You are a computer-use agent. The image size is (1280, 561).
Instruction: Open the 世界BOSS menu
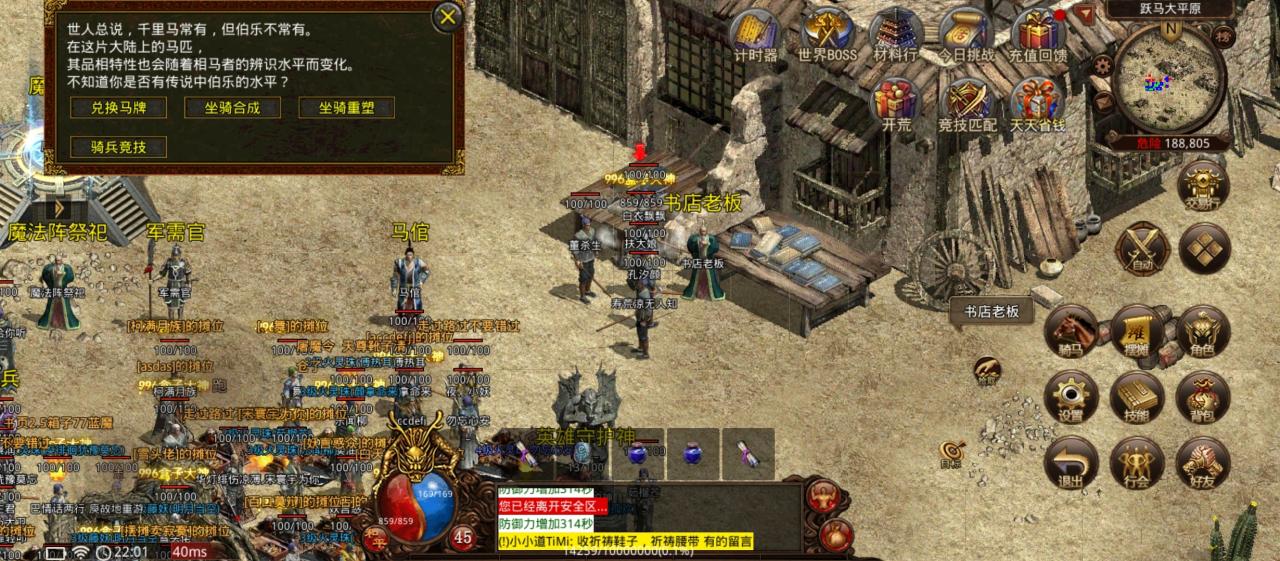pyautogui.click(x=827, y=33)
